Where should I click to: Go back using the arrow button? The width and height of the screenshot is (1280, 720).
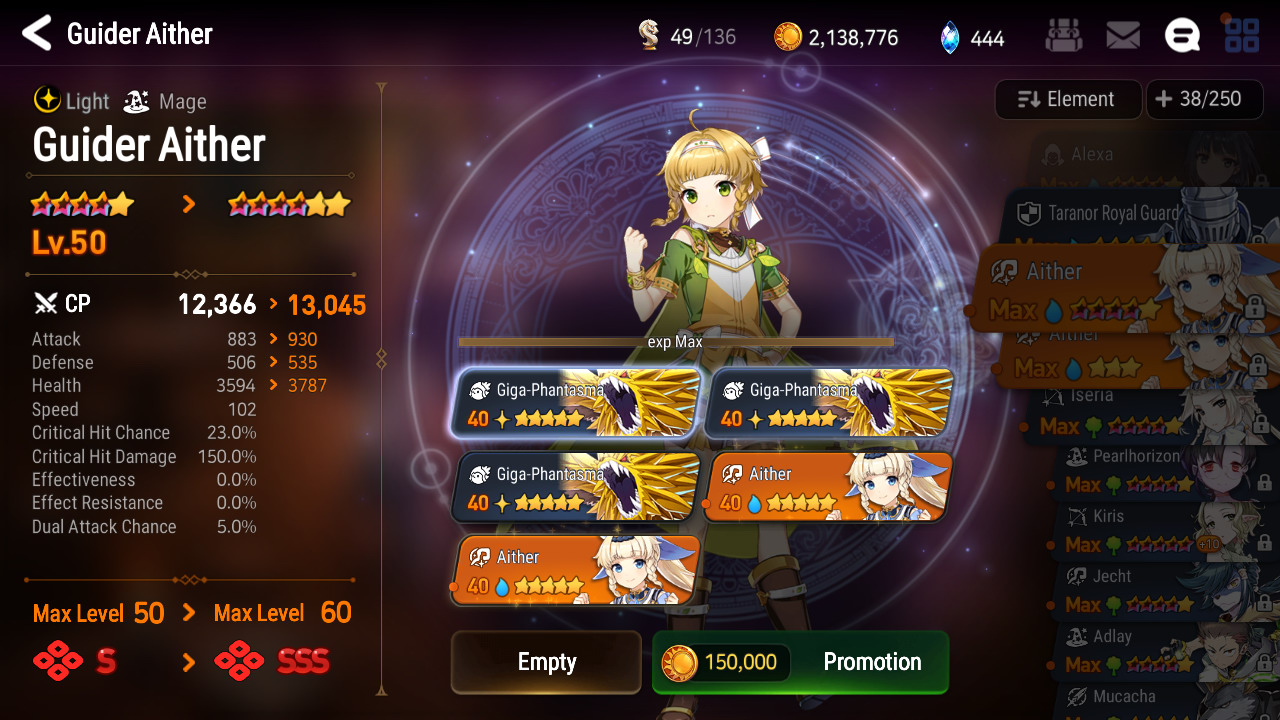click(x=37, y=34)
